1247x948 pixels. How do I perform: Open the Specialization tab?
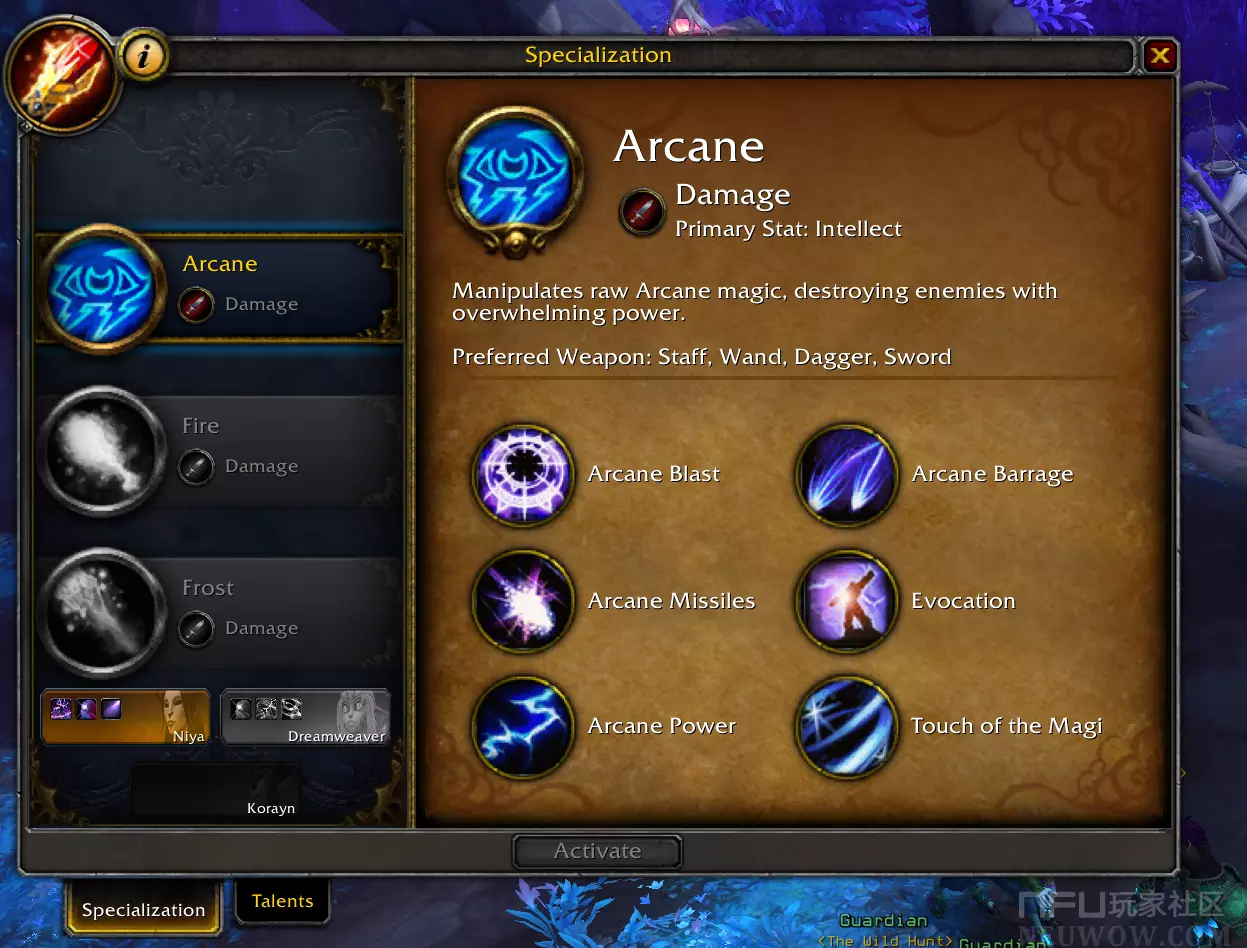click(x=143, y=910)
